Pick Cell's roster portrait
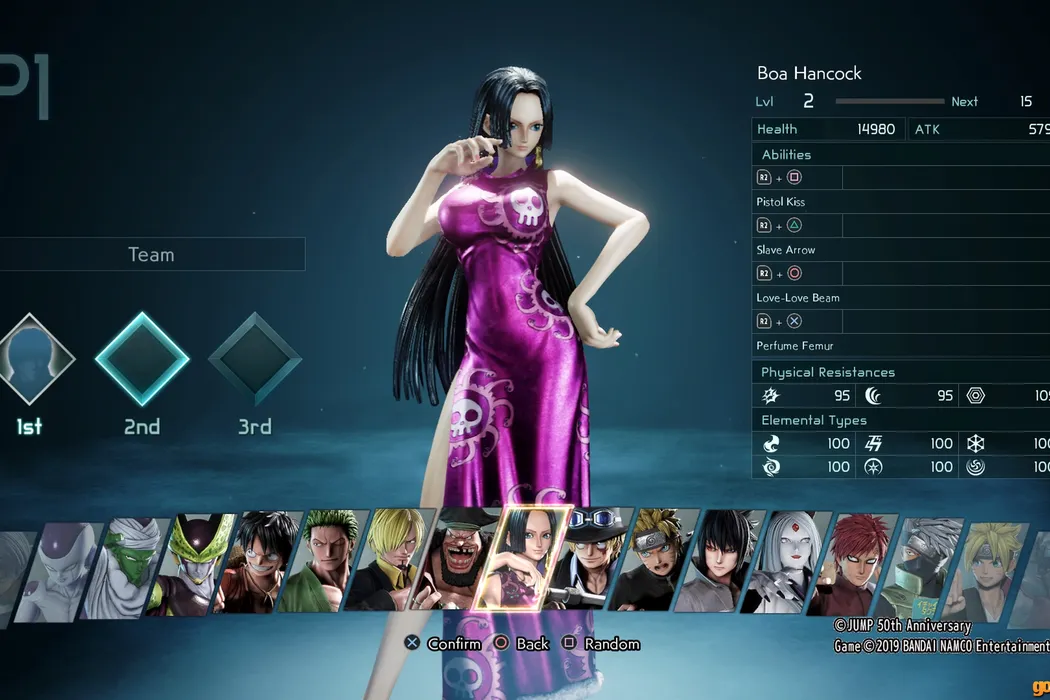Viewport: 1050px width, 700px height. pyautogui.click(x=197, y=565)
